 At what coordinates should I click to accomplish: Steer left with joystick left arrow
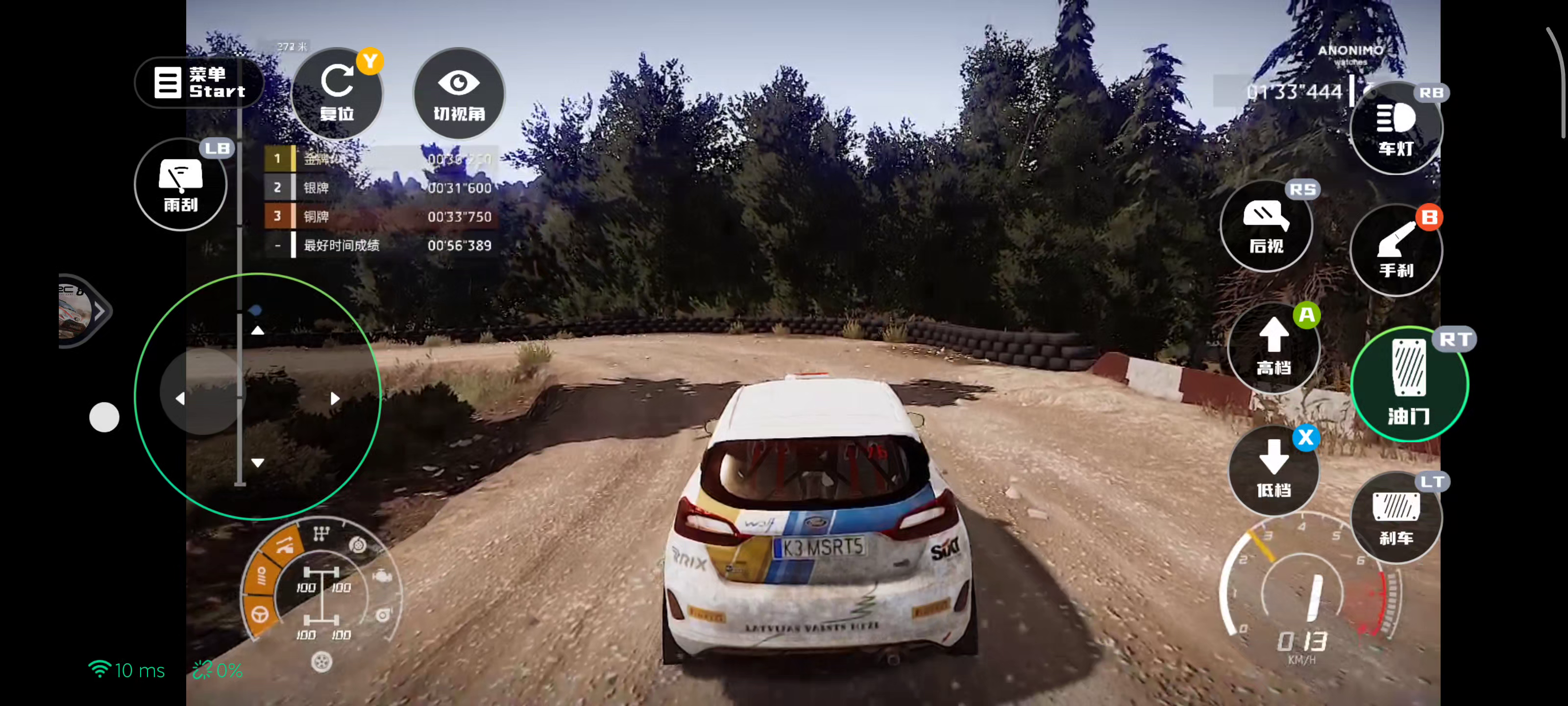coord(180,399)
